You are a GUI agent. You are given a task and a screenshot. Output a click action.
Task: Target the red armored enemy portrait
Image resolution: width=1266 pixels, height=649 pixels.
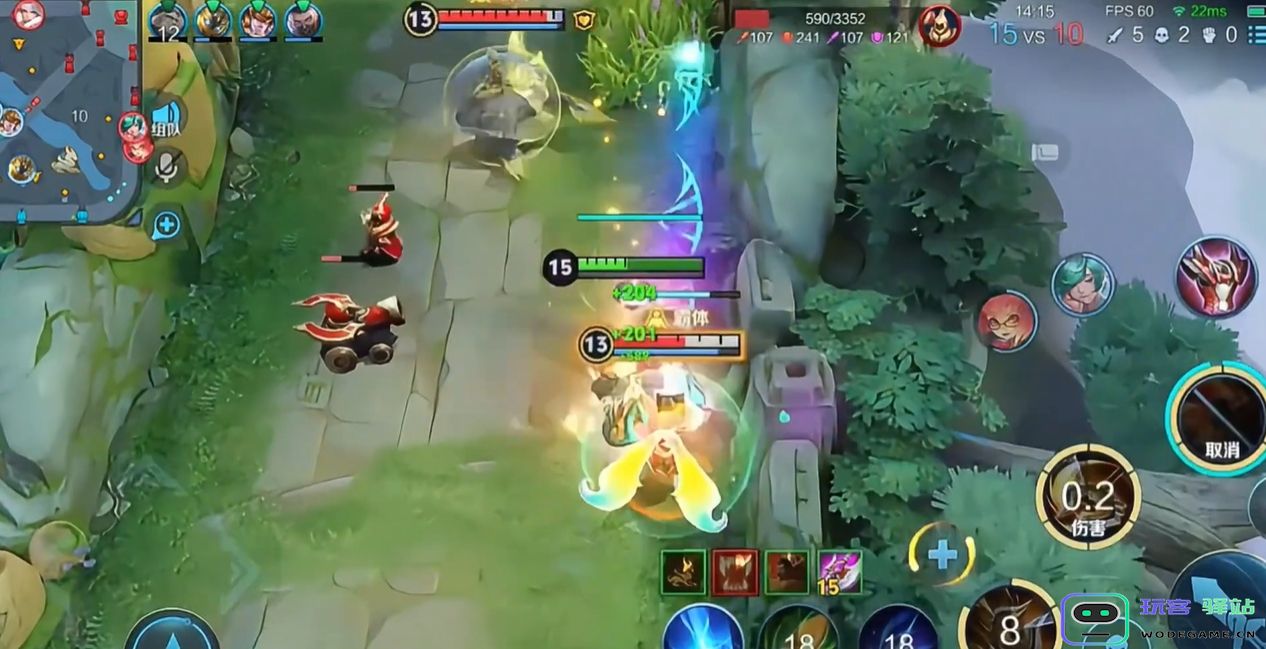(1216, 276)
